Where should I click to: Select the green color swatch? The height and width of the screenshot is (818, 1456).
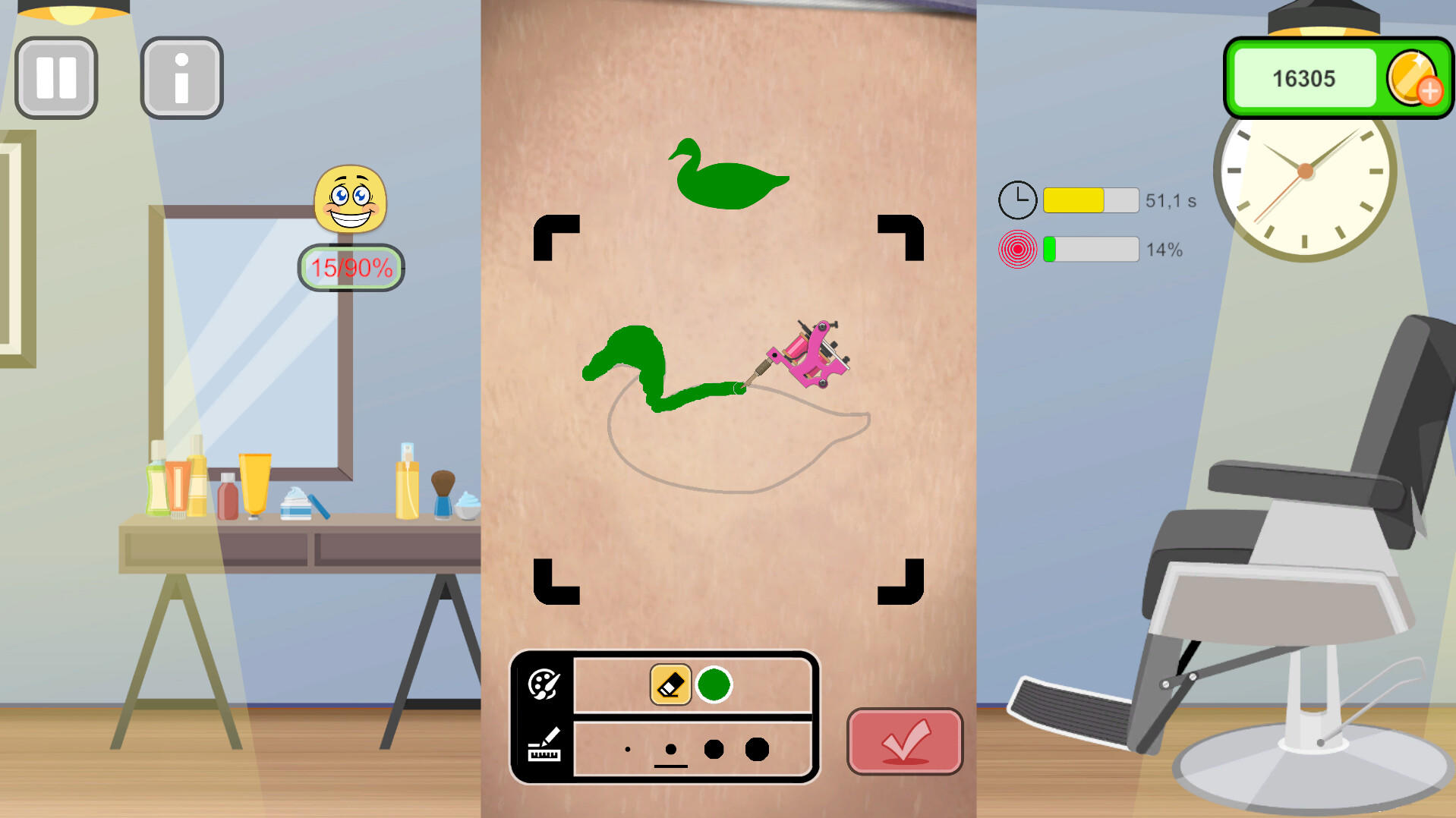pos(714,684)
